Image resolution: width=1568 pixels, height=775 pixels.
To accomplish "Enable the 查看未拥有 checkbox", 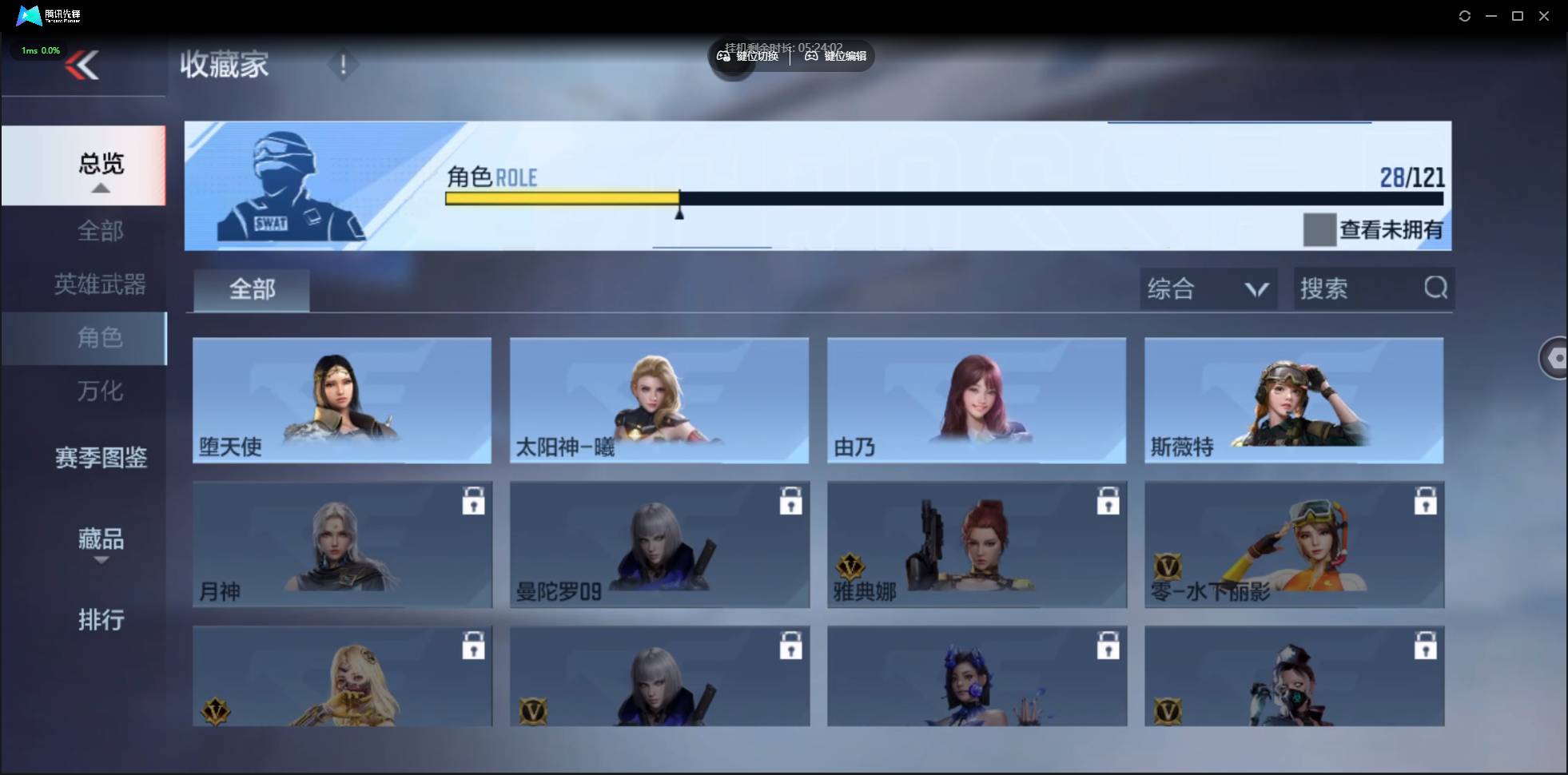I will [x=1319, y=230].
